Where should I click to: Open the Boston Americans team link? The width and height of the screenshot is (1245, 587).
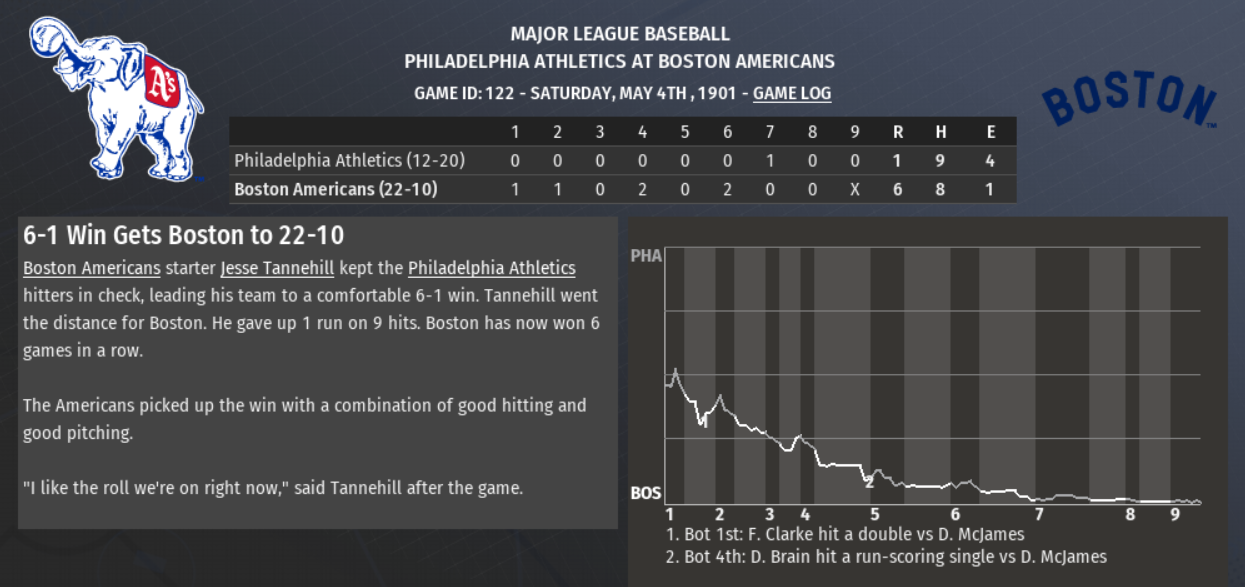tap(92, 268)
